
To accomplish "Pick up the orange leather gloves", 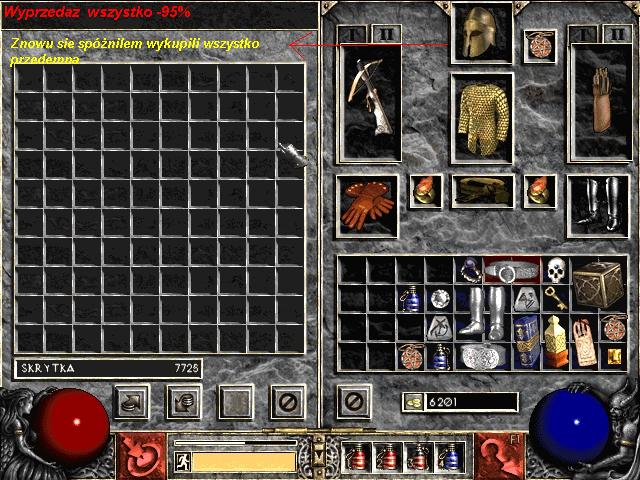I will 369,206.
